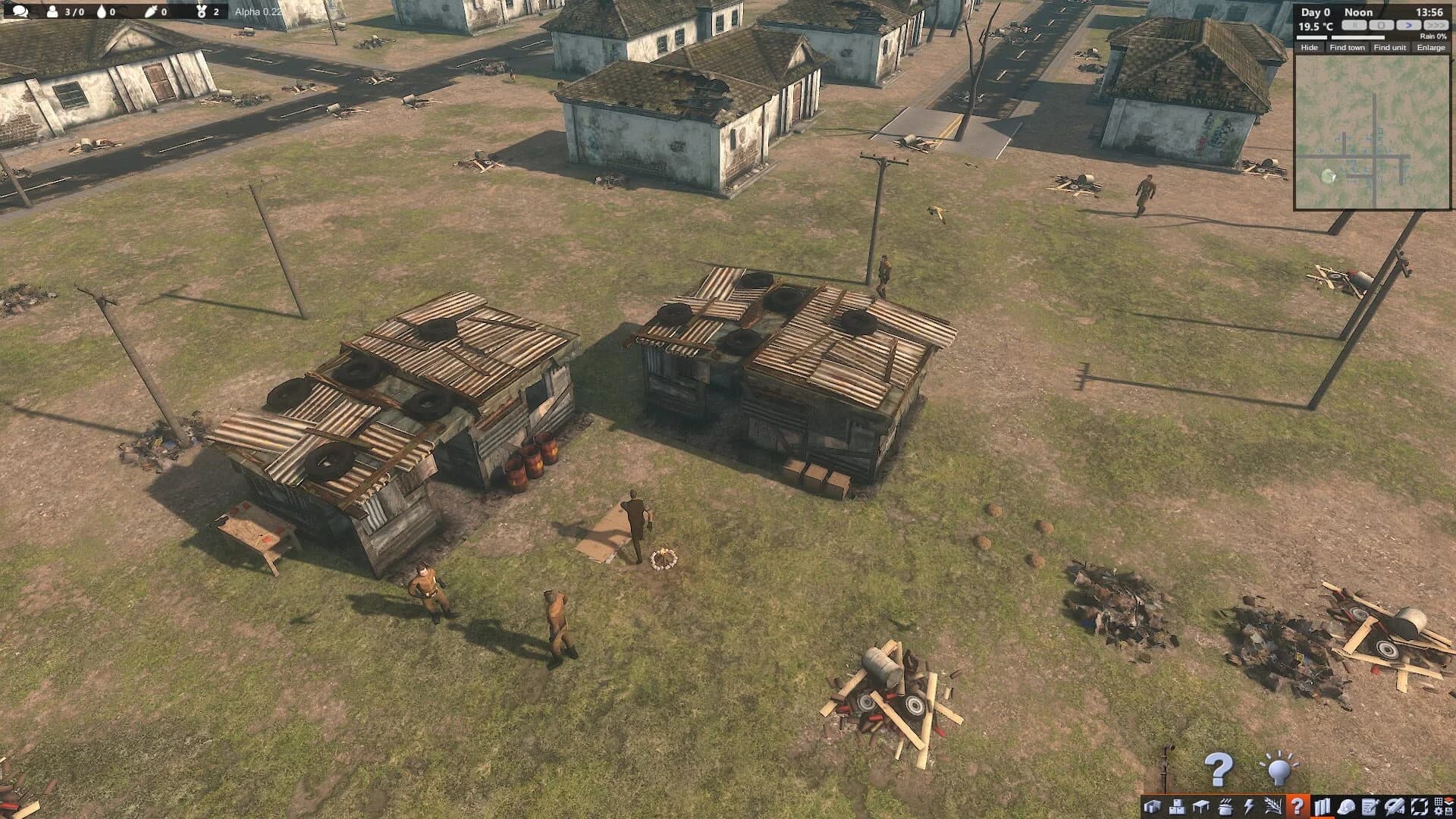
Task: Select the storage crates building icon
Action: [x=1176, y=805]
